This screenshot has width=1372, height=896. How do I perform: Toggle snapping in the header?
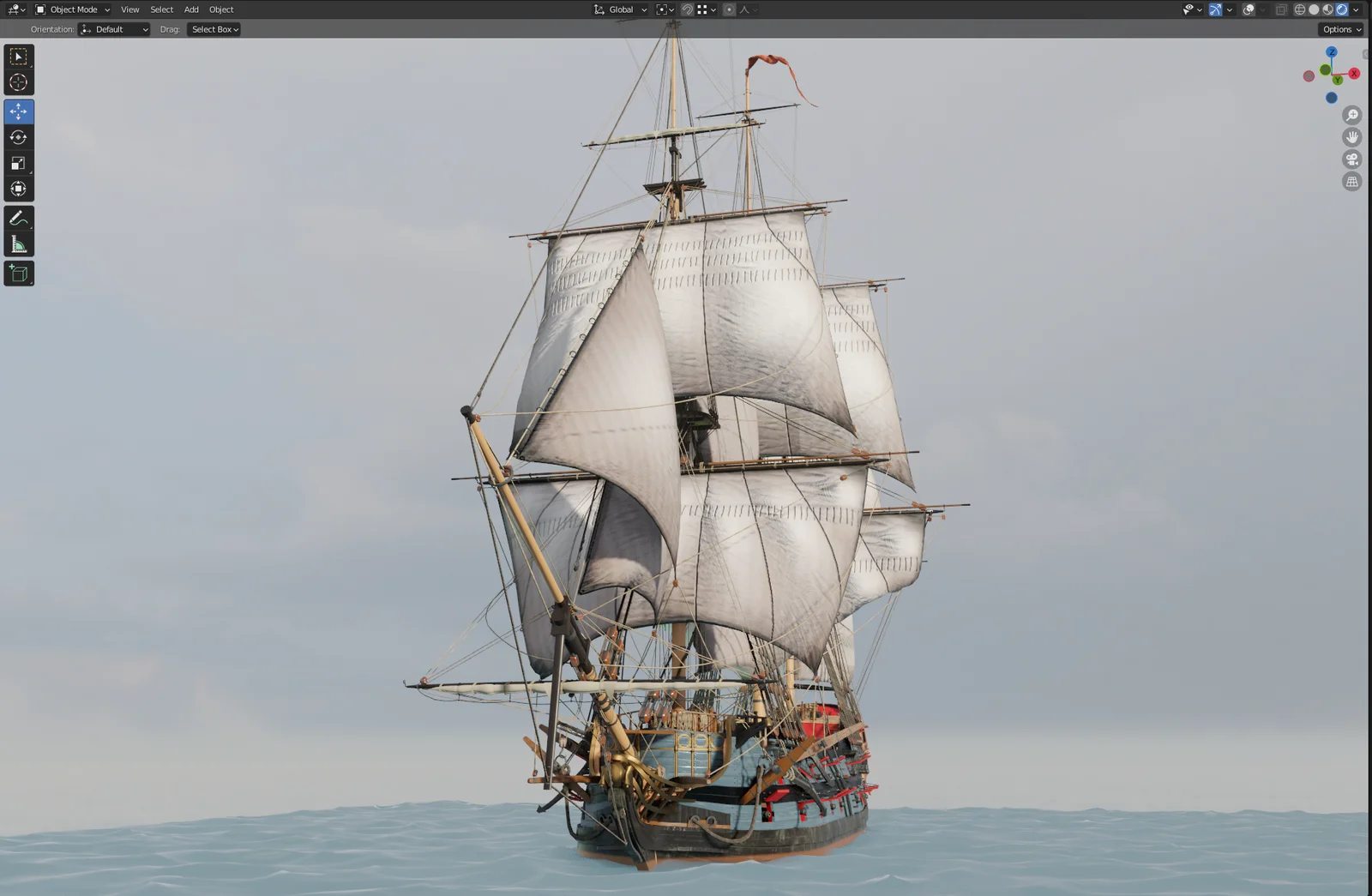686,9
